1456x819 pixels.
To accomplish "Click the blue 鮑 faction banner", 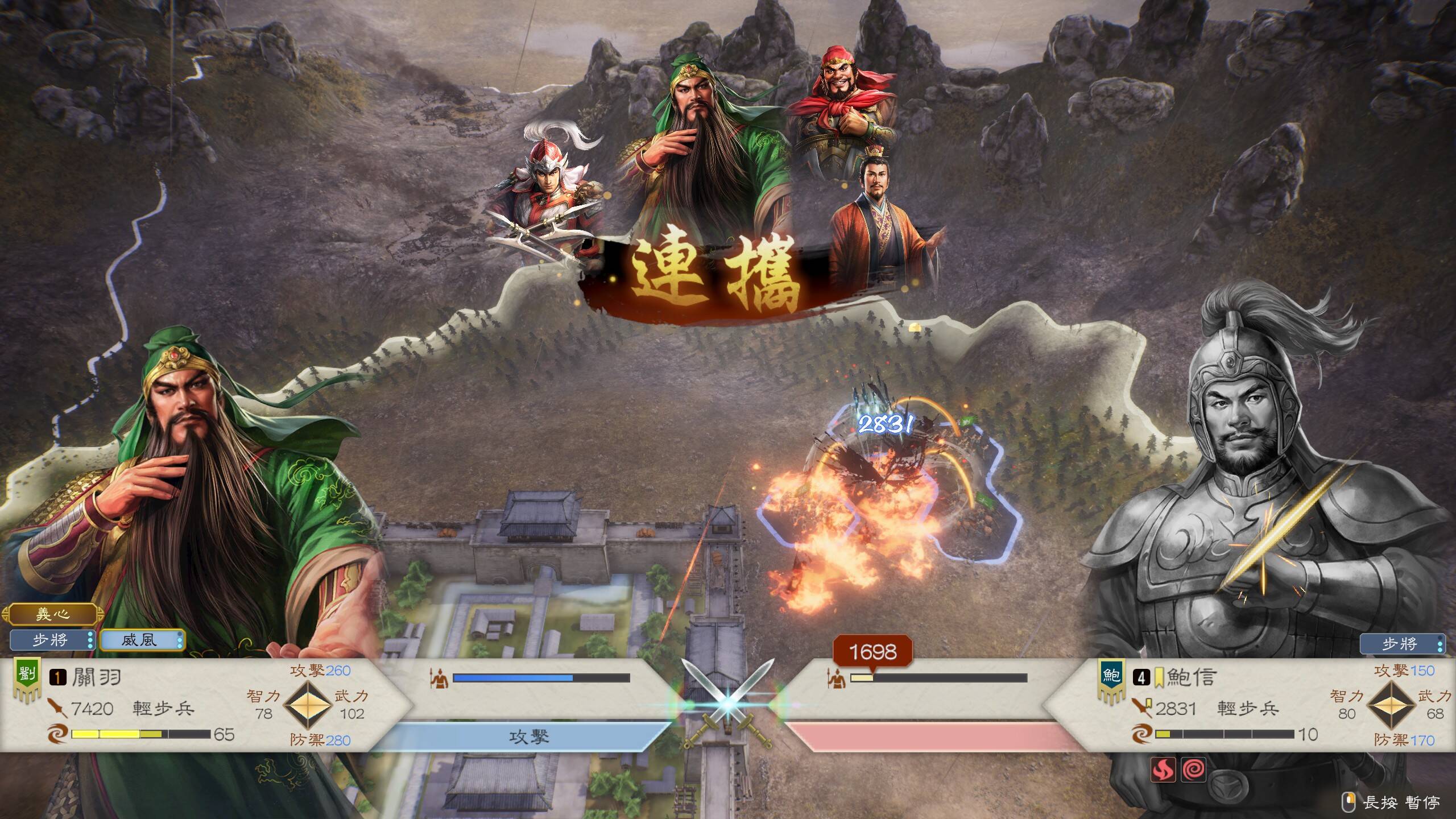I will (x=1111, y=677).
